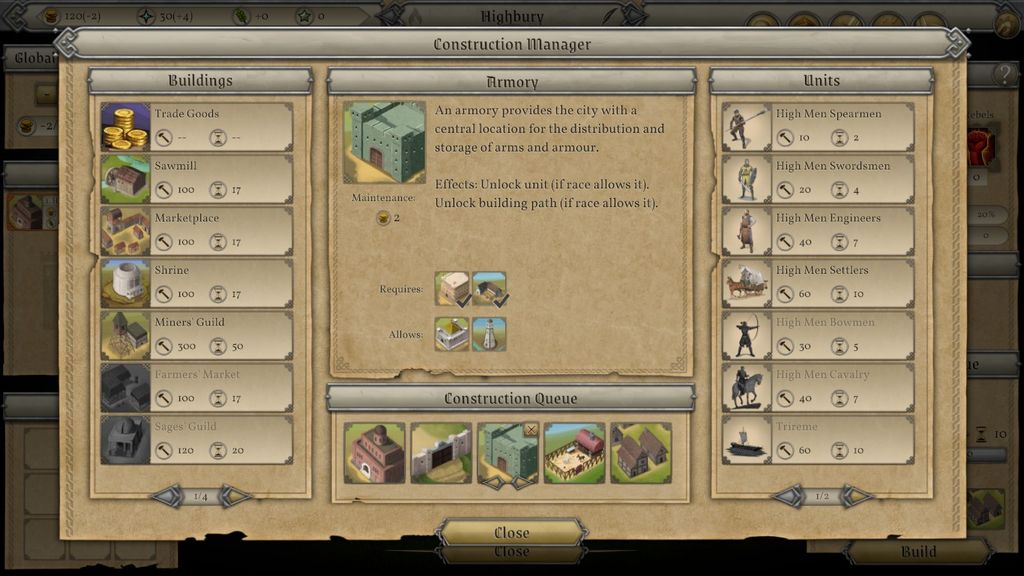1024x576 pixels.
Task: Select the timber houses in construction queue
Action: pos(640,453)
